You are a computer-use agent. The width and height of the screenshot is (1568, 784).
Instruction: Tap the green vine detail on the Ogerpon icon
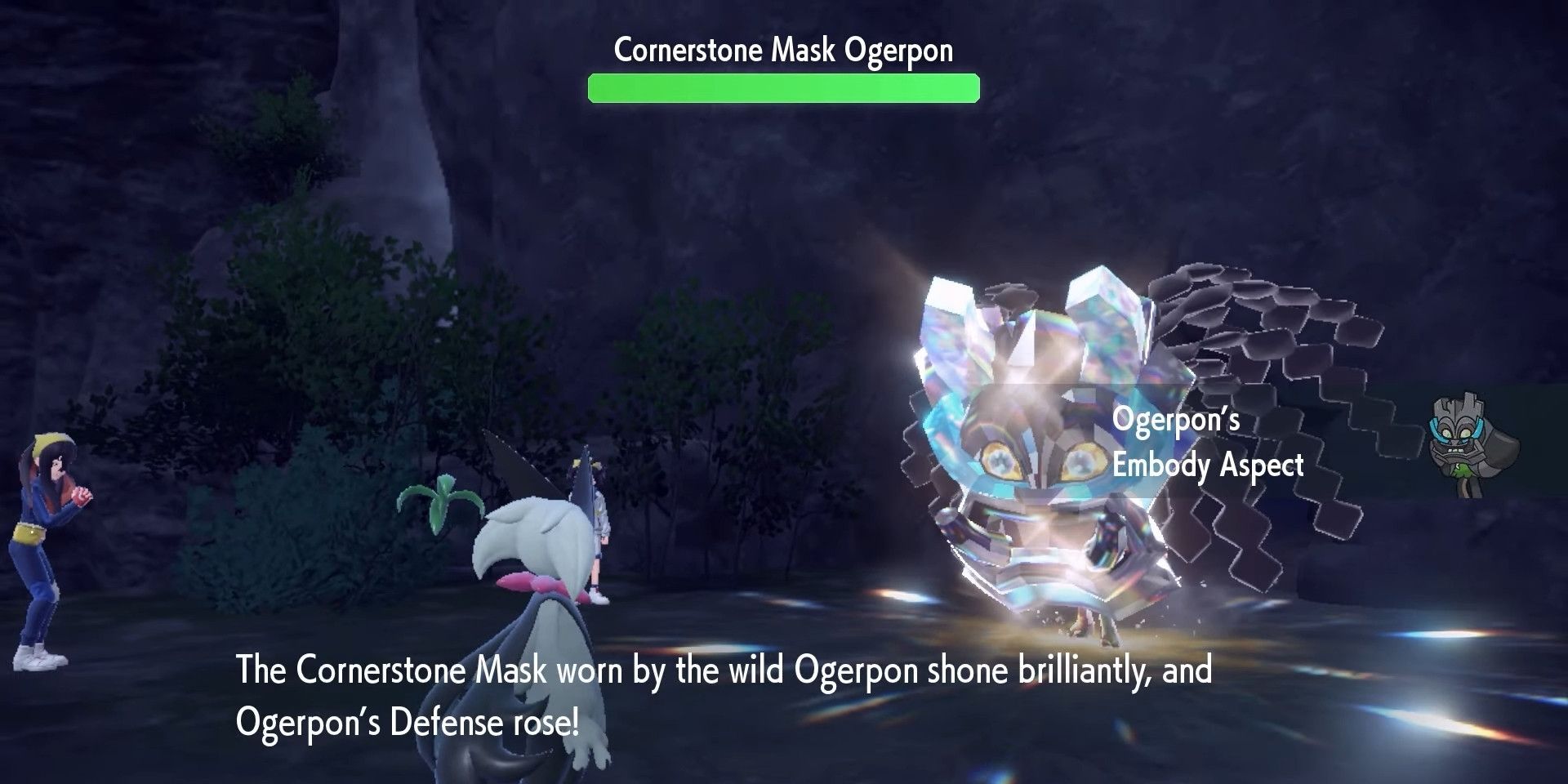coord(1461,470)
